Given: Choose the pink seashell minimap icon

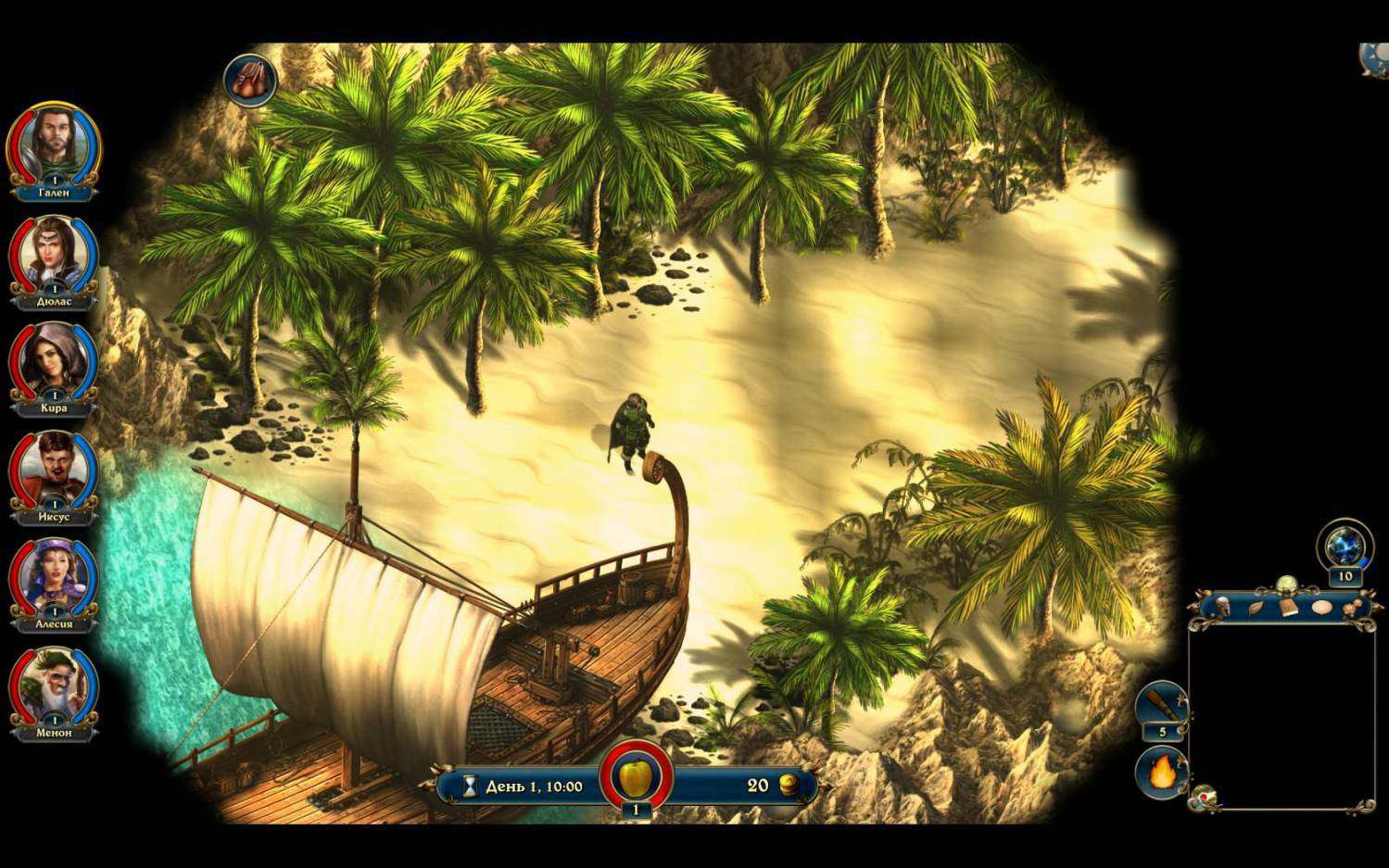Looking at the screenshot, I should [1321, 608].
